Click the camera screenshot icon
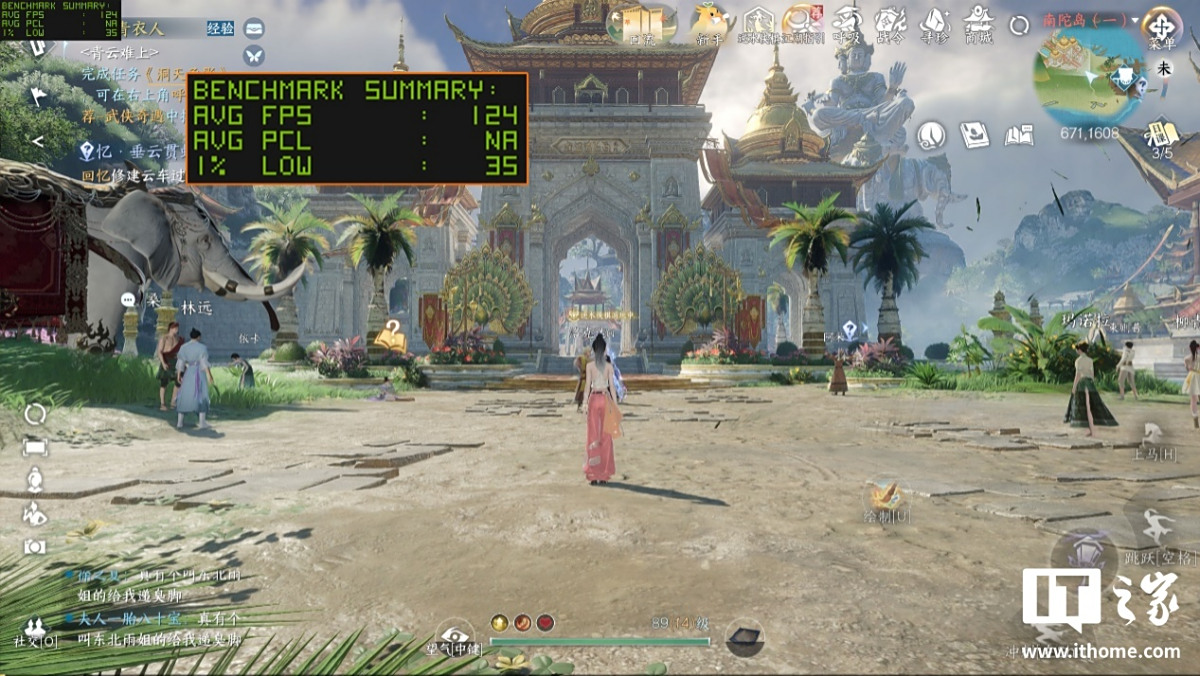 tap(35, 546)
